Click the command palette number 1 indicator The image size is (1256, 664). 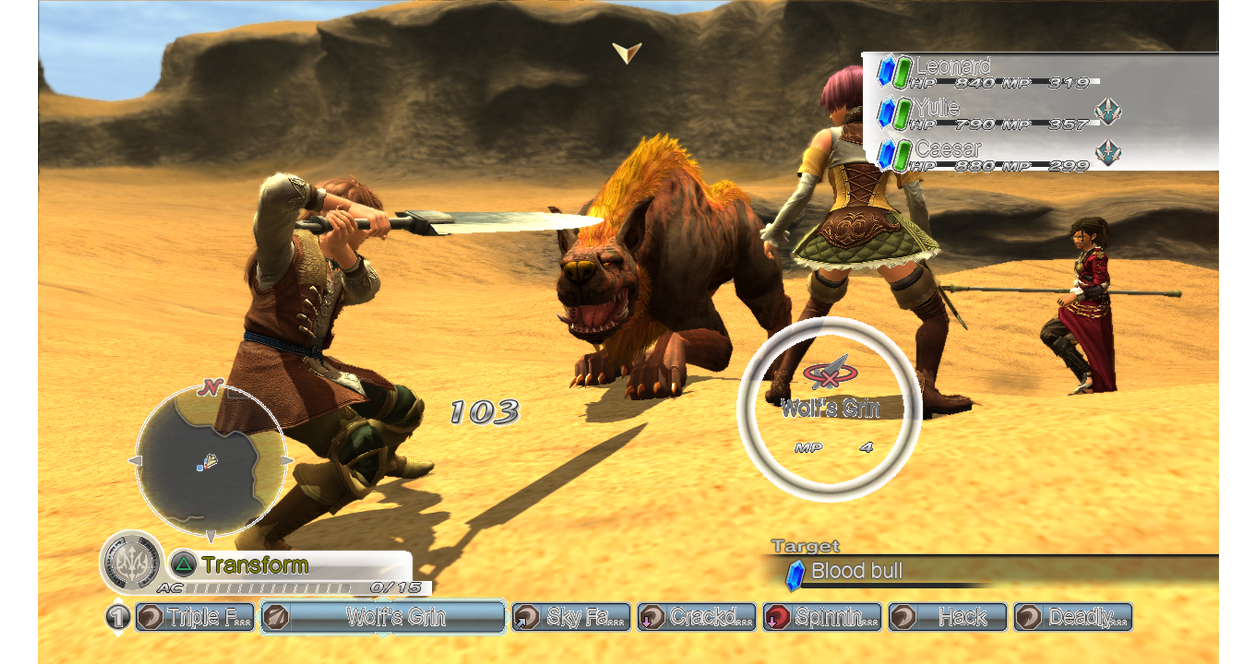tap(118, 617)
